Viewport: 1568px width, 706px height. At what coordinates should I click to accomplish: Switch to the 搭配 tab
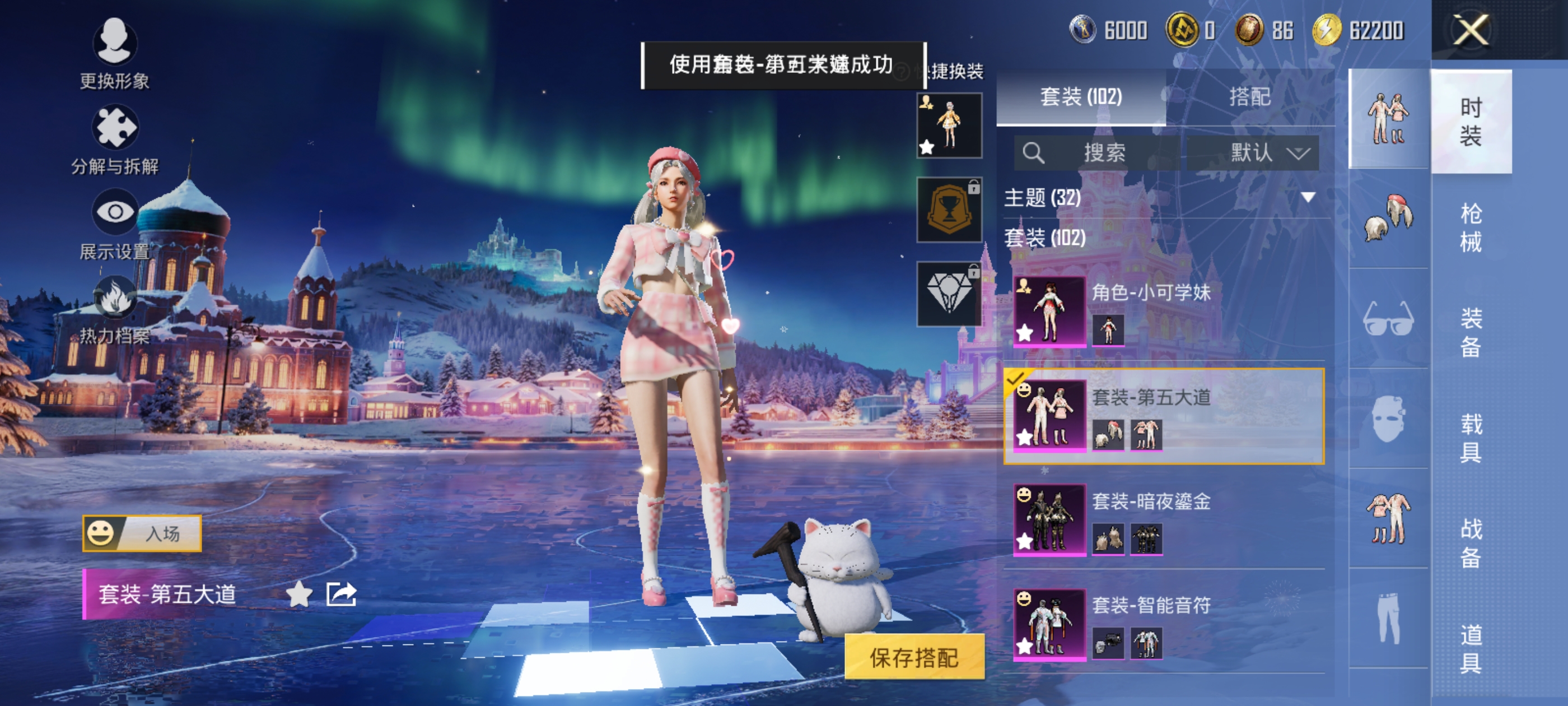tap(1250, 96)
